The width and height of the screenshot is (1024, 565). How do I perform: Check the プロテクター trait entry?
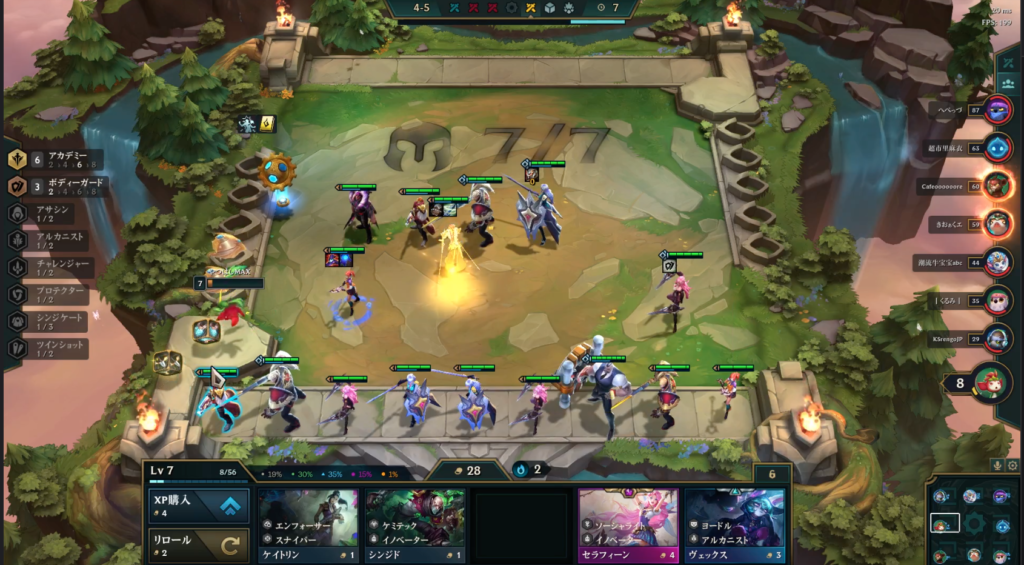point(50,294)
